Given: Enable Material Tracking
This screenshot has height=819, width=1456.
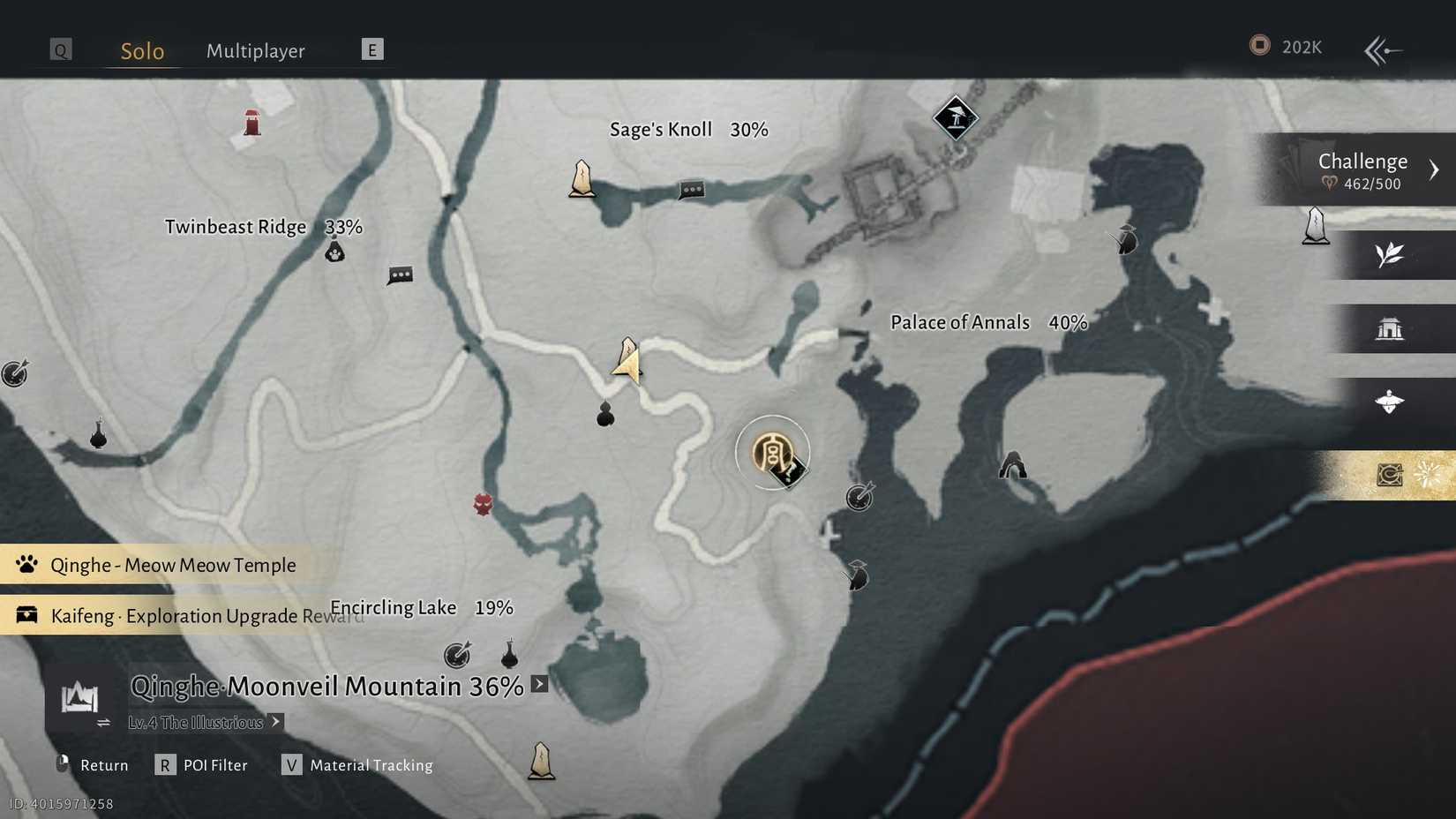Looking at the screenshot, I should [291, 765].
